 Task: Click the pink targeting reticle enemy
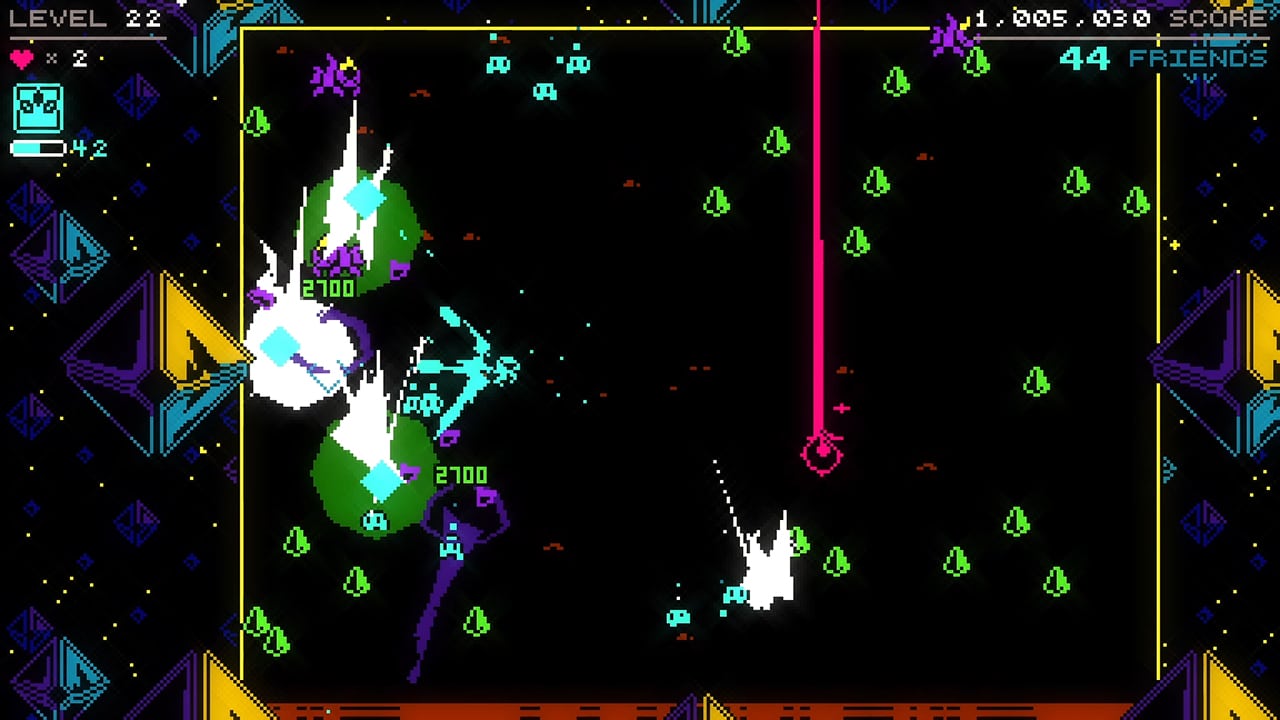[820, 452]
